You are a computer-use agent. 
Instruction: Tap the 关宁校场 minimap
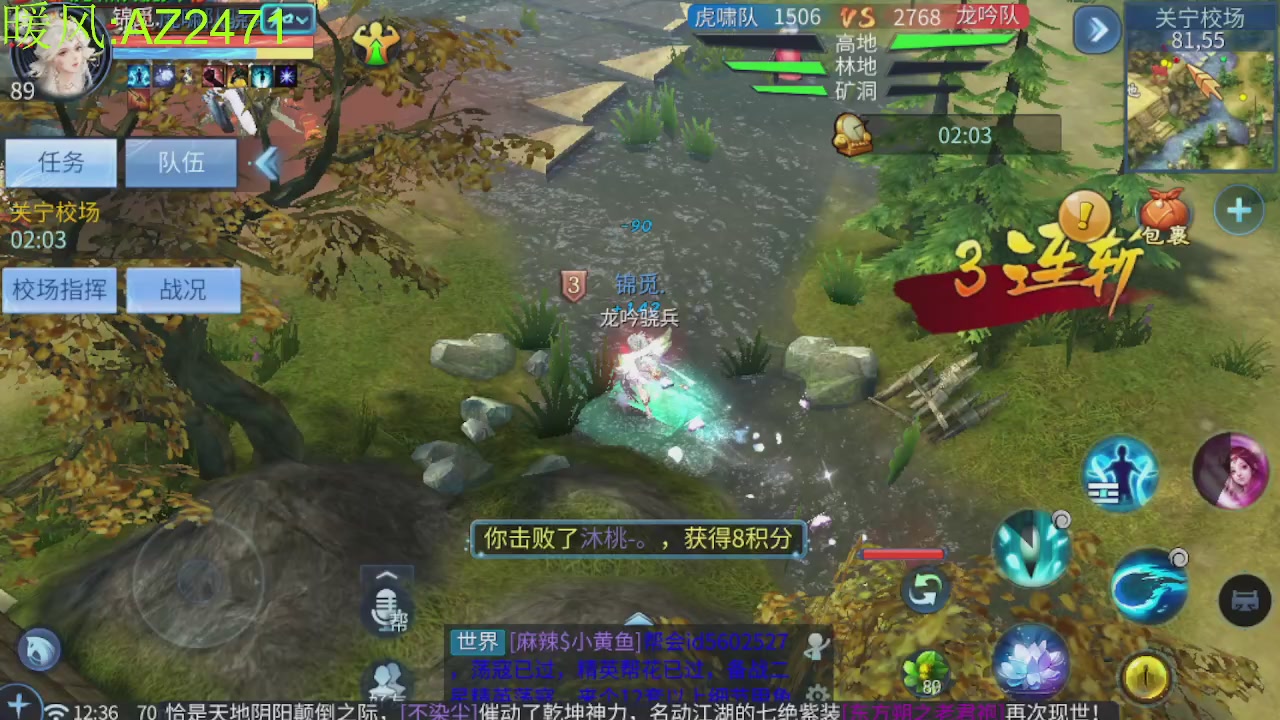pyautogui.click(x=1200, y=95)
